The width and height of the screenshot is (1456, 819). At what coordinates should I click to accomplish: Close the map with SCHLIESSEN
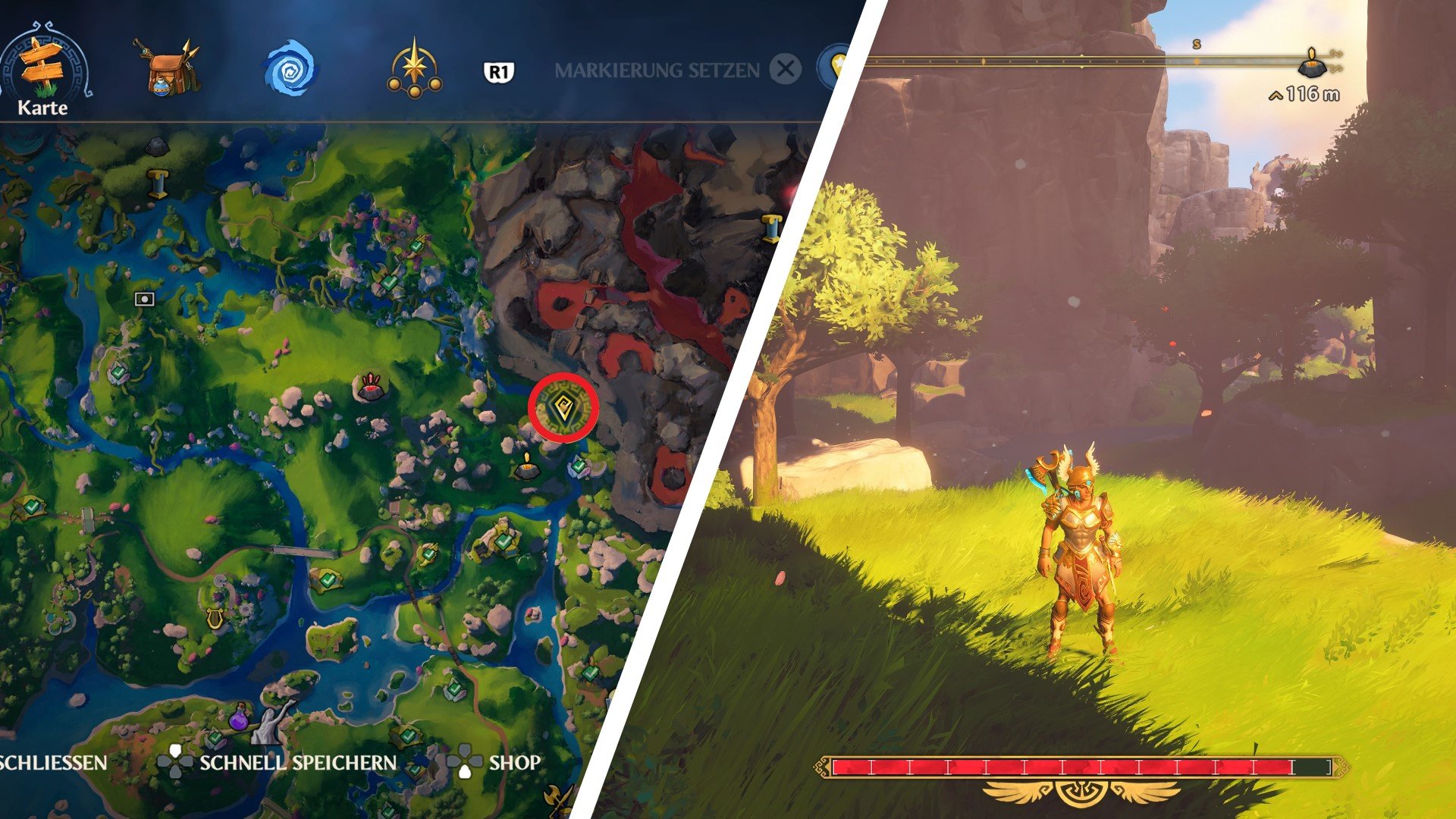pos(53,762)
